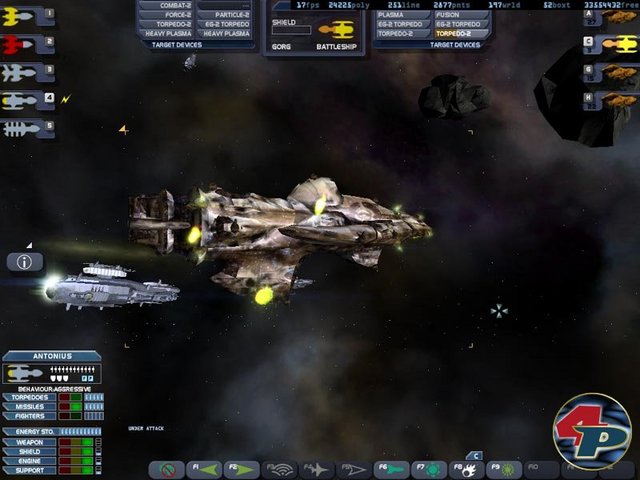Toggle the Fighters launch setting
This screenshot has height=480, width=640.
(28, 415)
